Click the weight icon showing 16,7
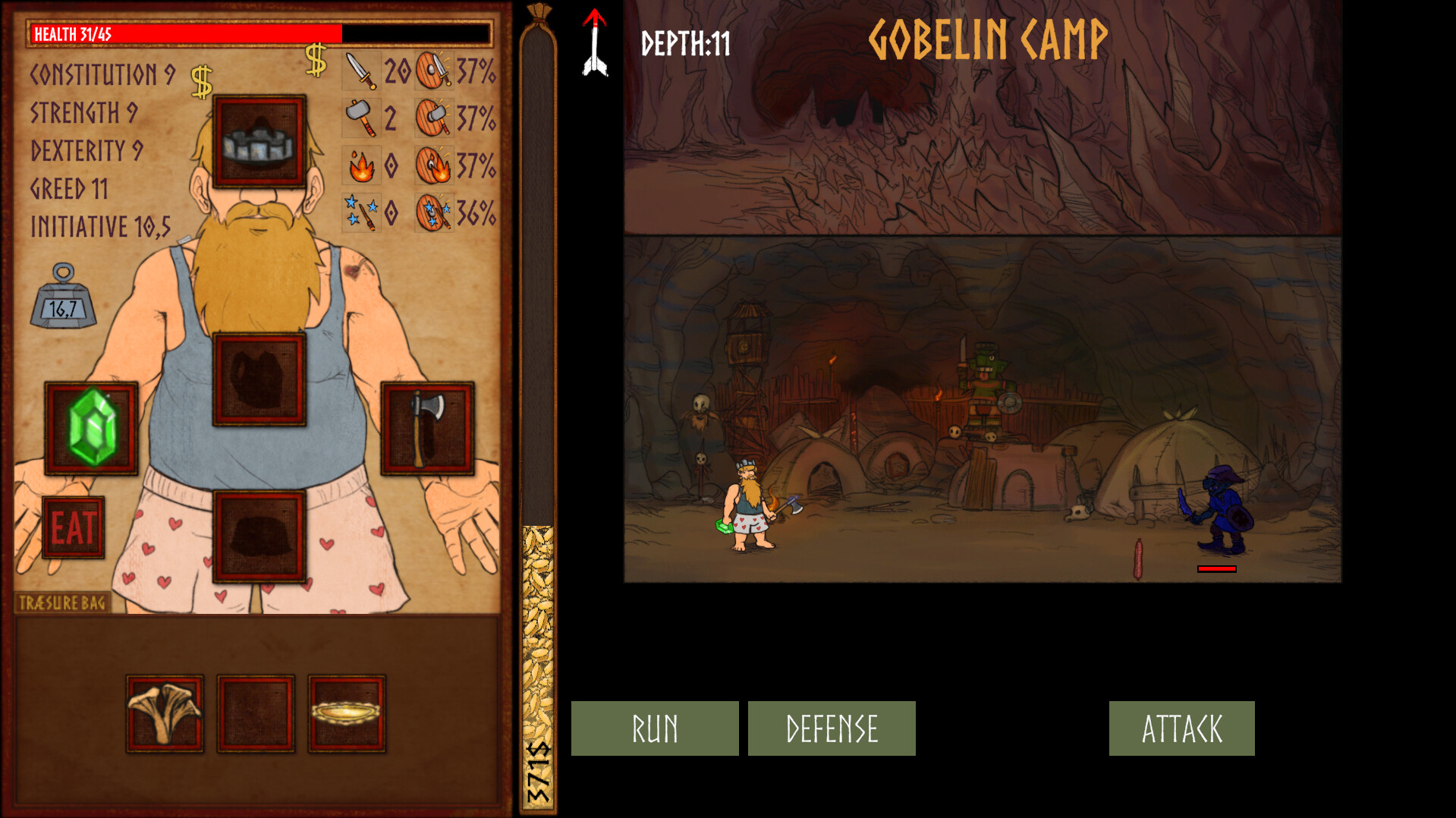 click(x=67, y=299)
